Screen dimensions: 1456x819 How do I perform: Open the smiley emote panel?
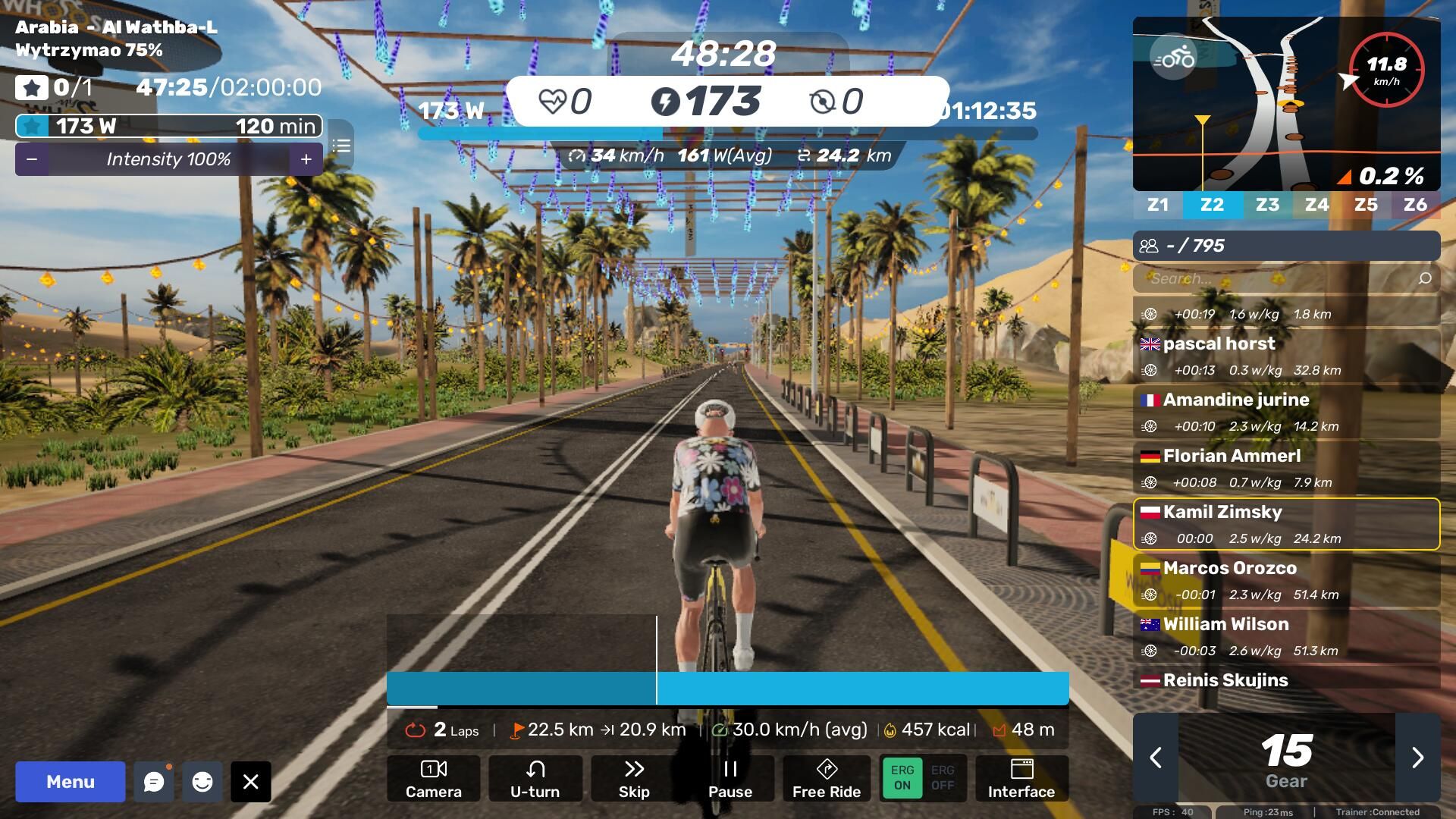(x=202, y=782)
